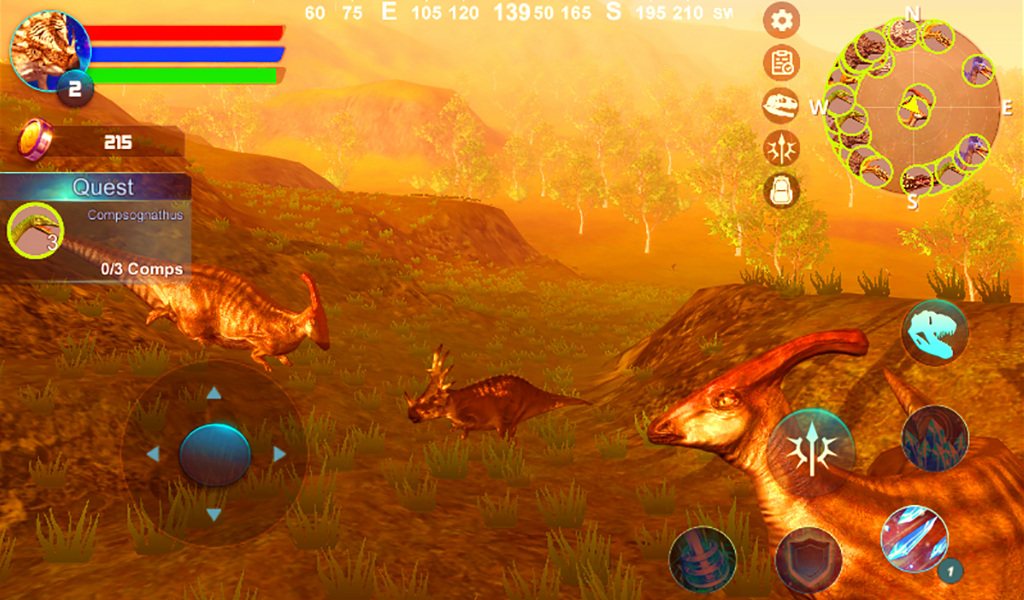Open the backpack inventory
The width and height of the screenshot is (1024, 600).
(781, 190)
